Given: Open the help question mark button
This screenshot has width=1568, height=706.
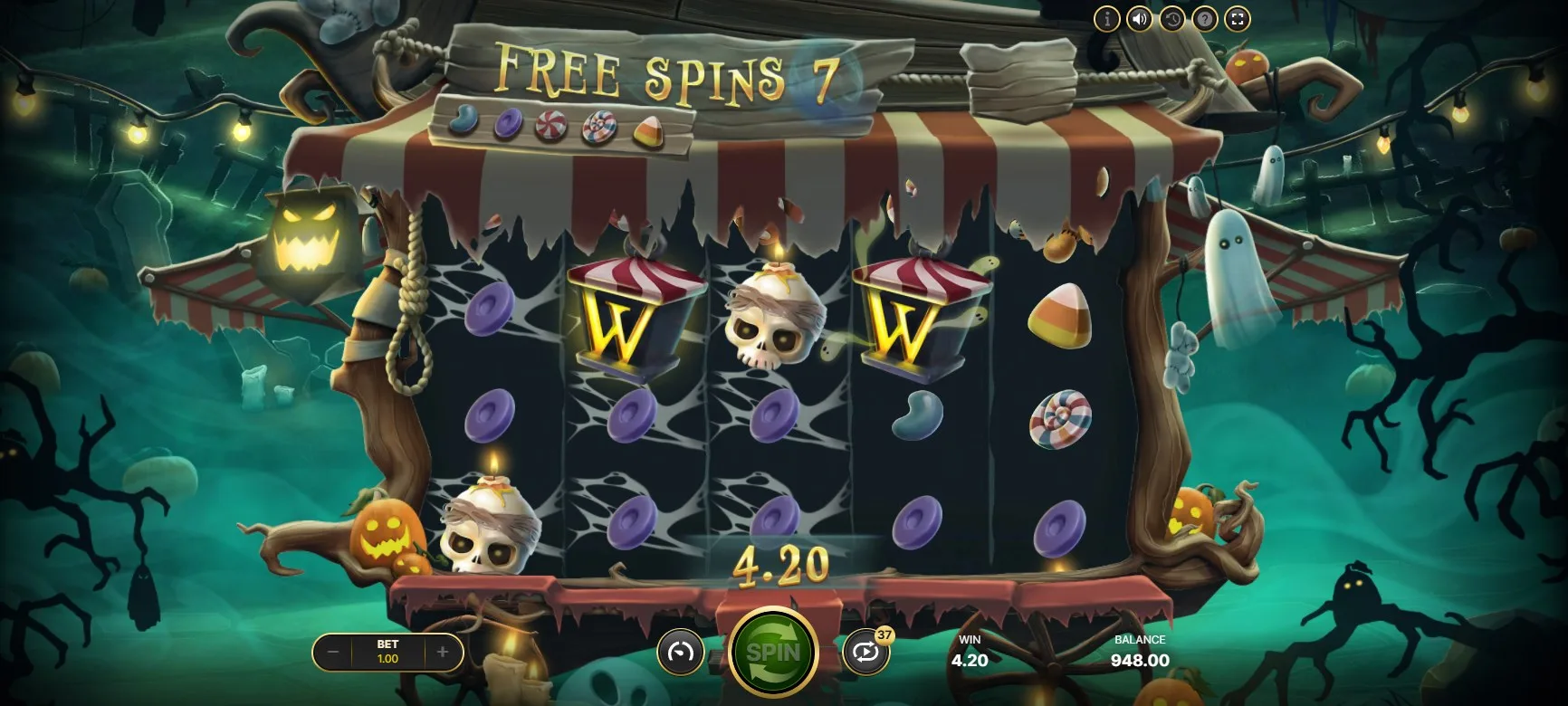Looking at the screenshot, I should click(1204, 19).
